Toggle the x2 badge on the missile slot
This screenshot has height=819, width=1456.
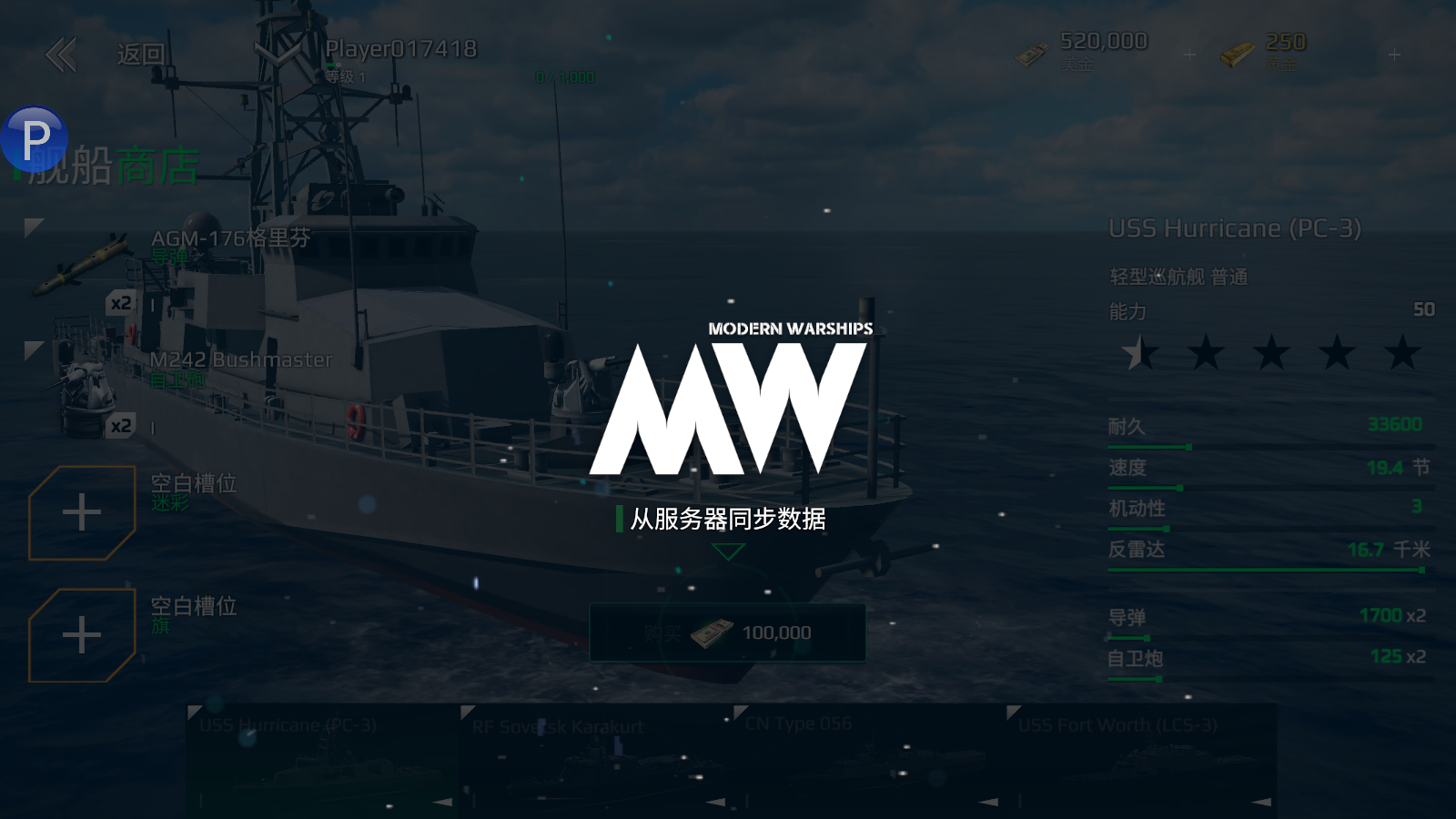(x=123, y=301)
